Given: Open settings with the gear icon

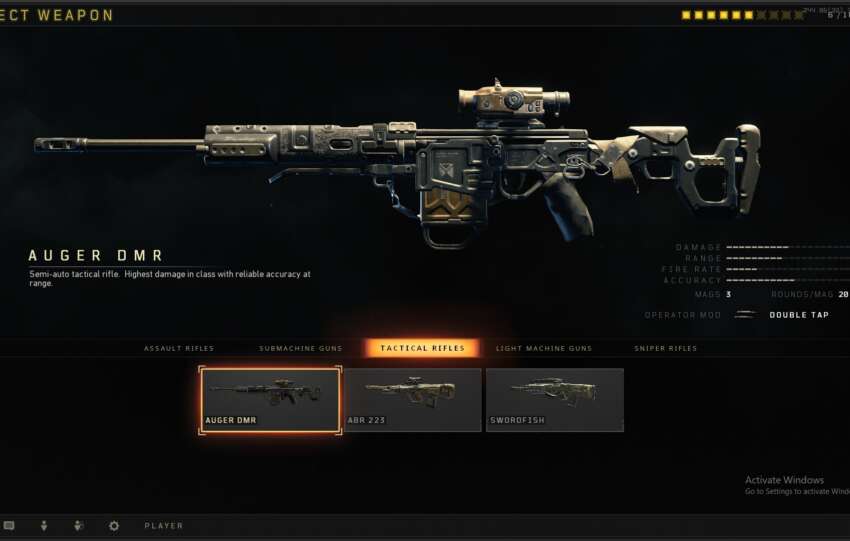Looking at the screenshot, I should [113, 525].
